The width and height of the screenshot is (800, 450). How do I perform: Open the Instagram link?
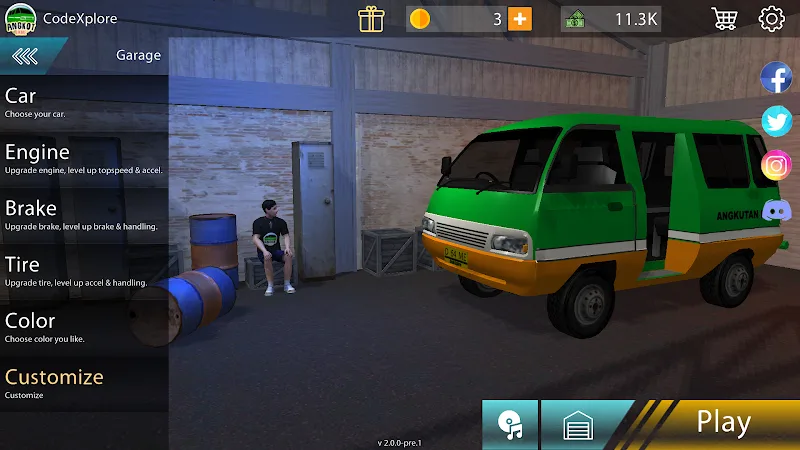tap(776, 165)
